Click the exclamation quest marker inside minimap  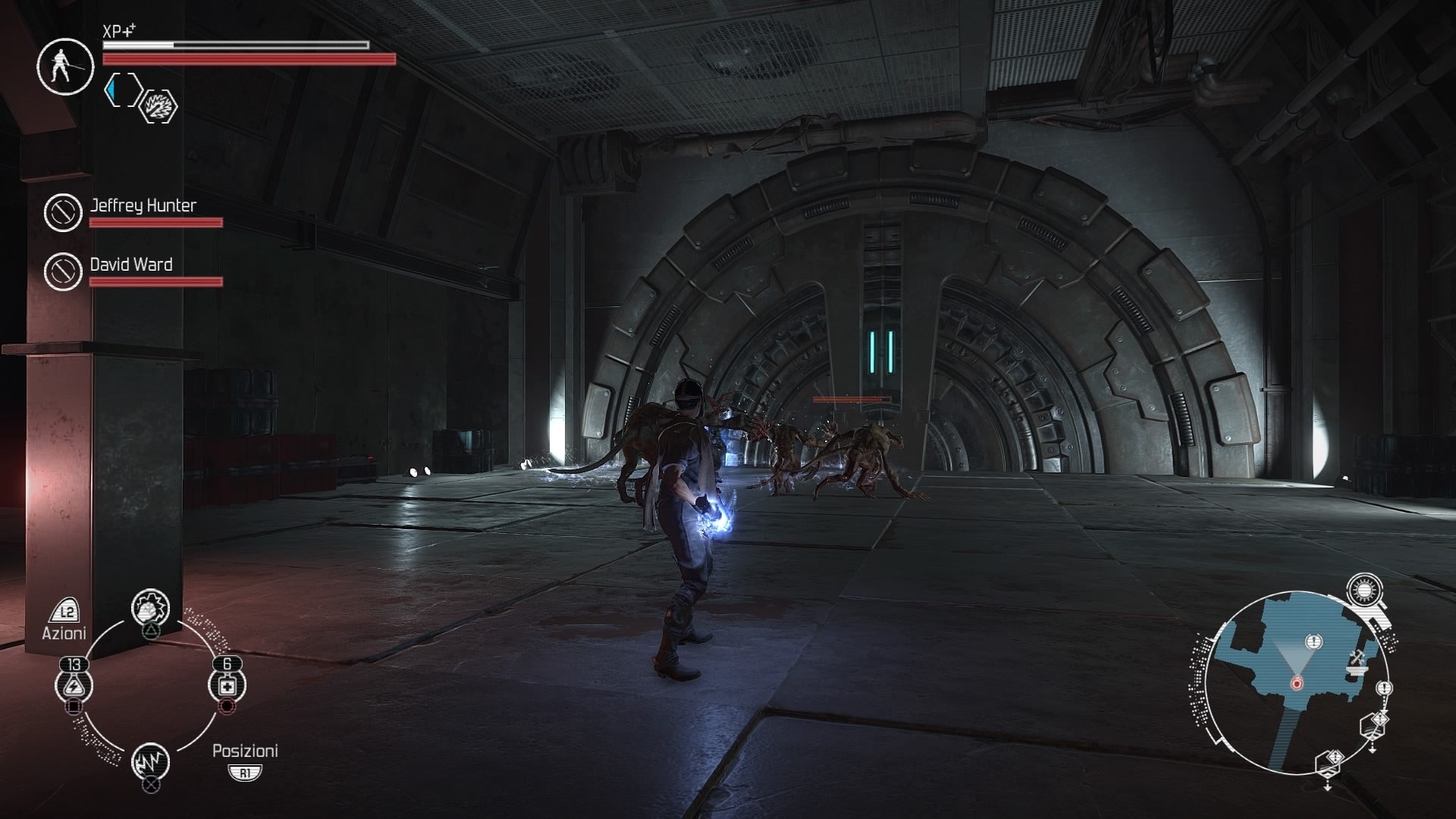coord(1314,642)
